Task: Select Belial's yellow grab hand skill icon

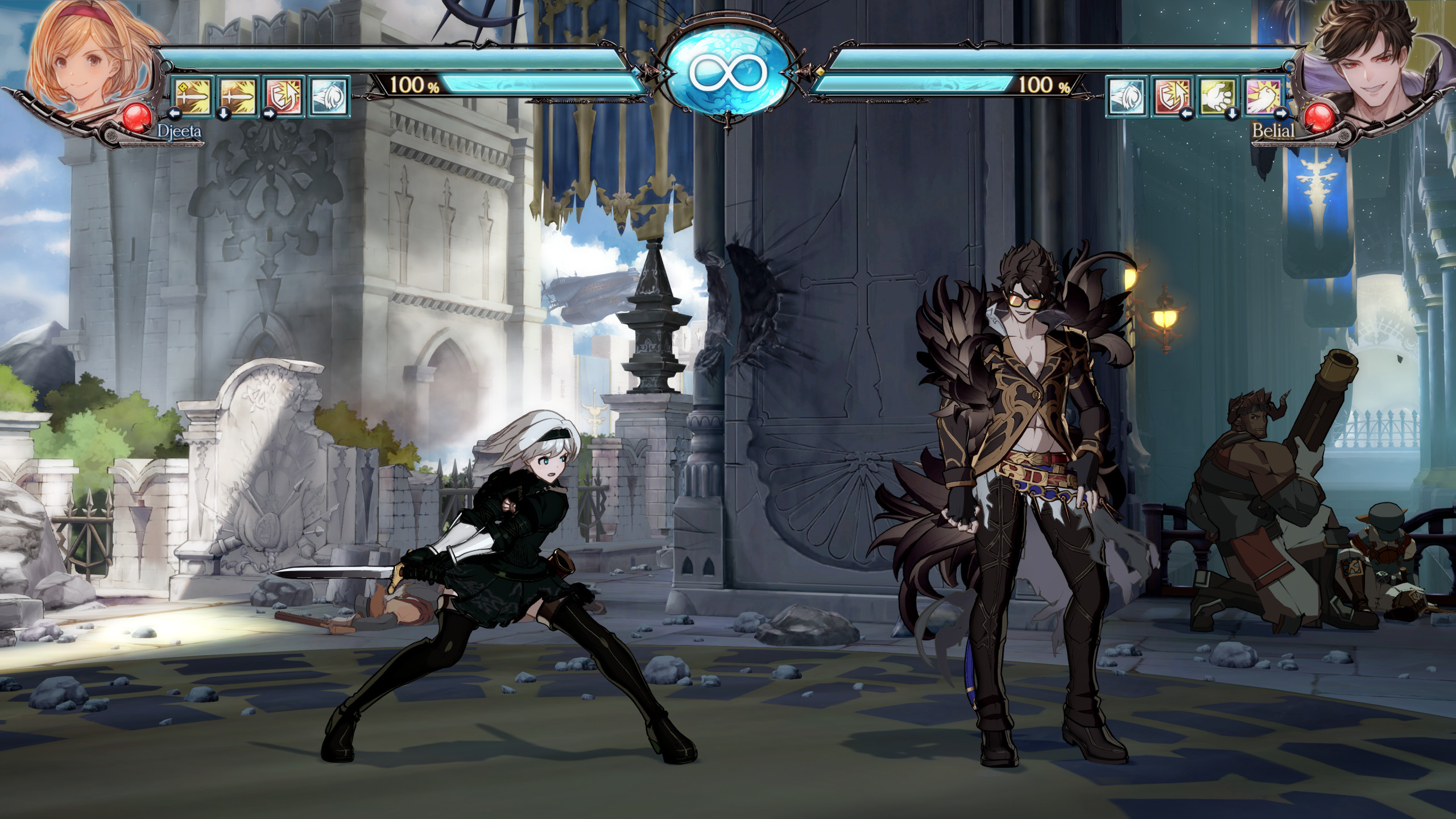Action: pos(1217,97)
